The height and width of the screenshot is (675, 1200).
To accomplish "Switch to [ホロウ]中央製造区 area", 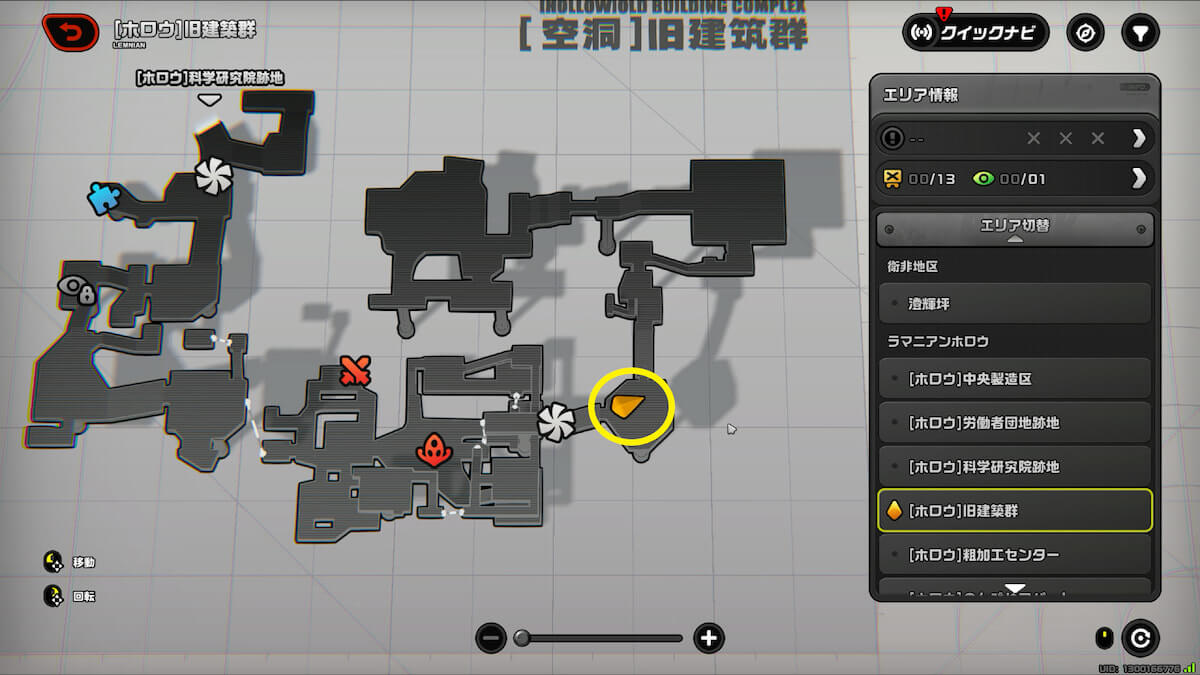I will [1014, 379].
